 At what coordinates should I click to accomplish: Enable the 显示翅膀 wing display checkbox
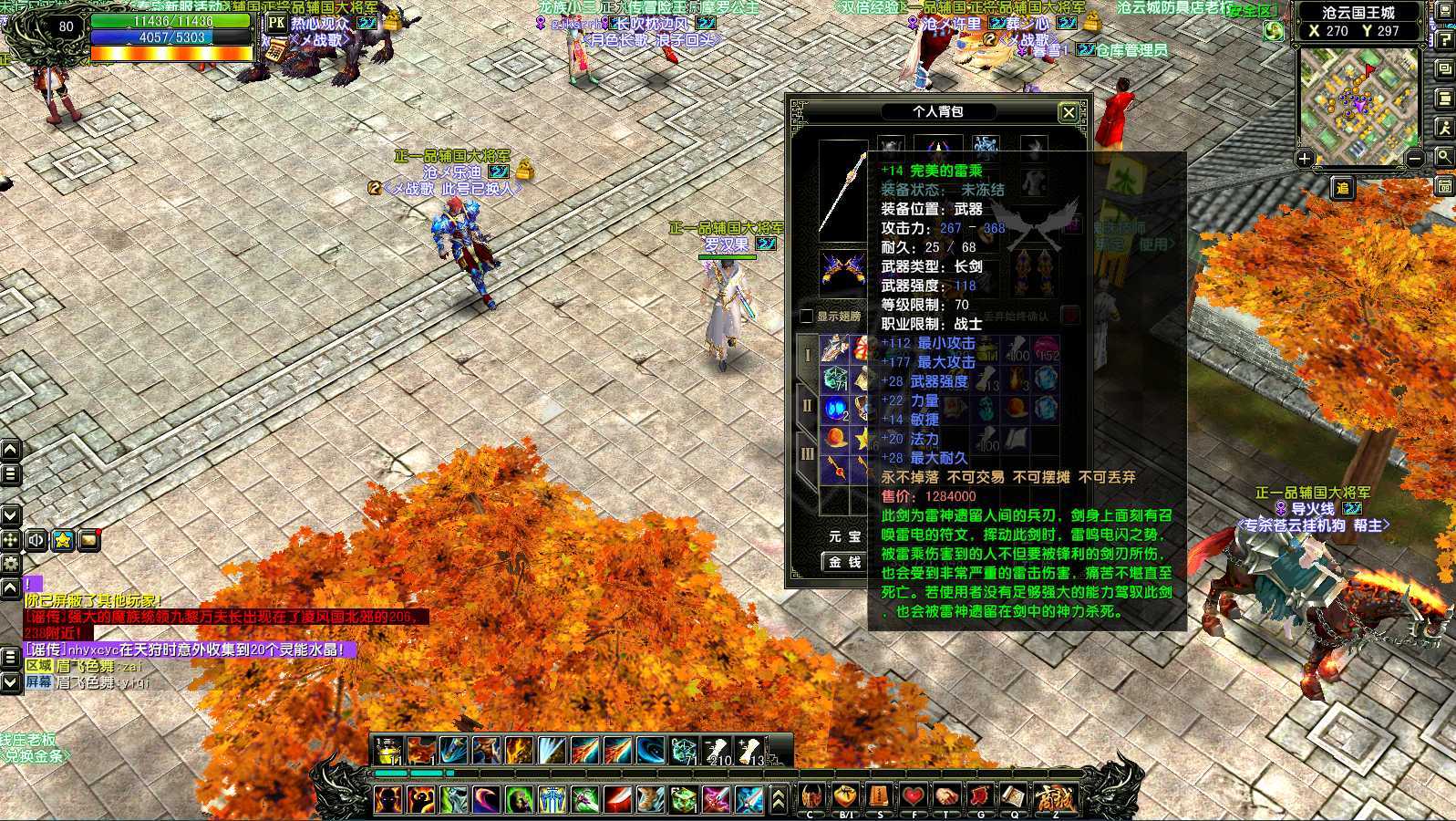point(805,316)
